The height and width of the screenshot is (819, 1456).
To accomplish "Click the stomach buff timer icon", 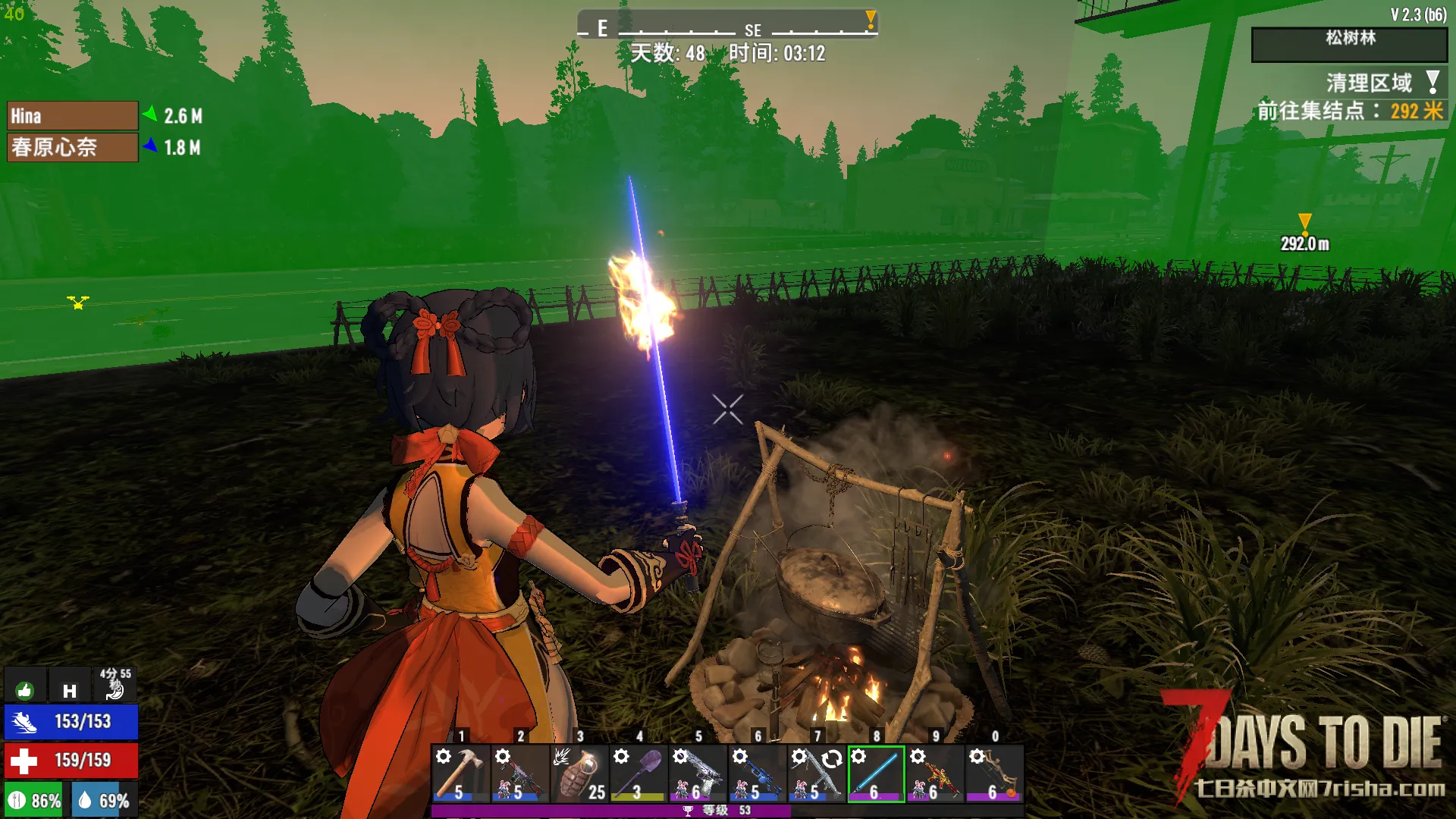I will 115,685.
